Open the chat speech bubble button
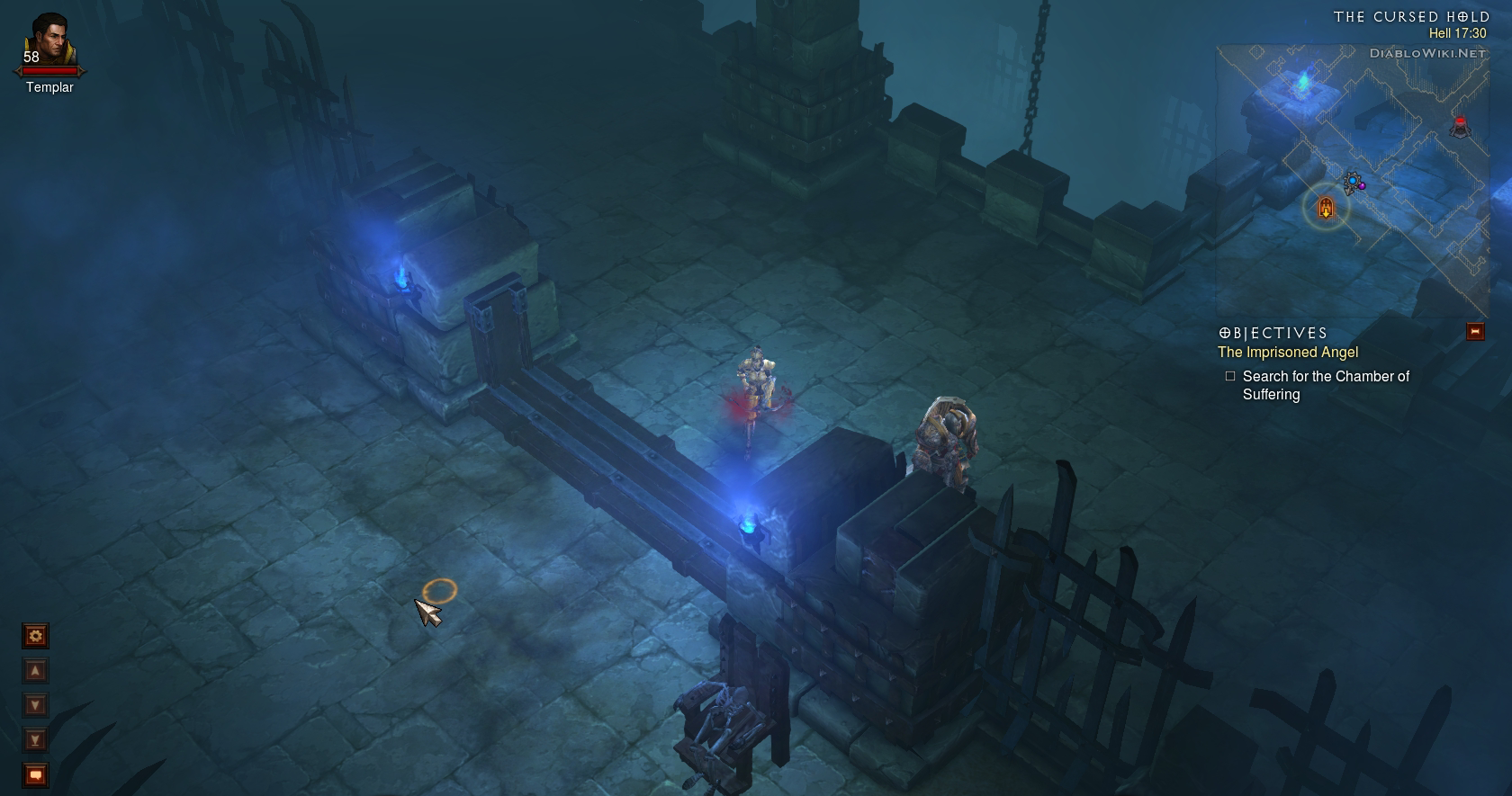1512x796 pixels. pos(35,774)
